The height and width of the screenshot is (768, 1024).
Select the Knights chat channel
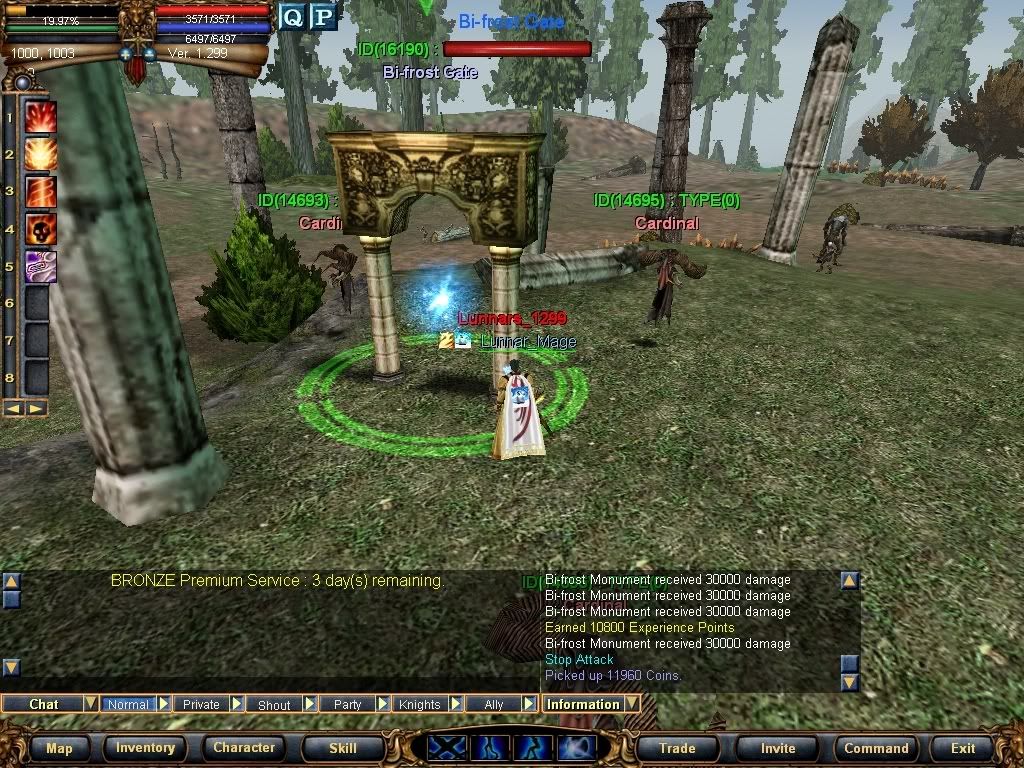point(420,704)
